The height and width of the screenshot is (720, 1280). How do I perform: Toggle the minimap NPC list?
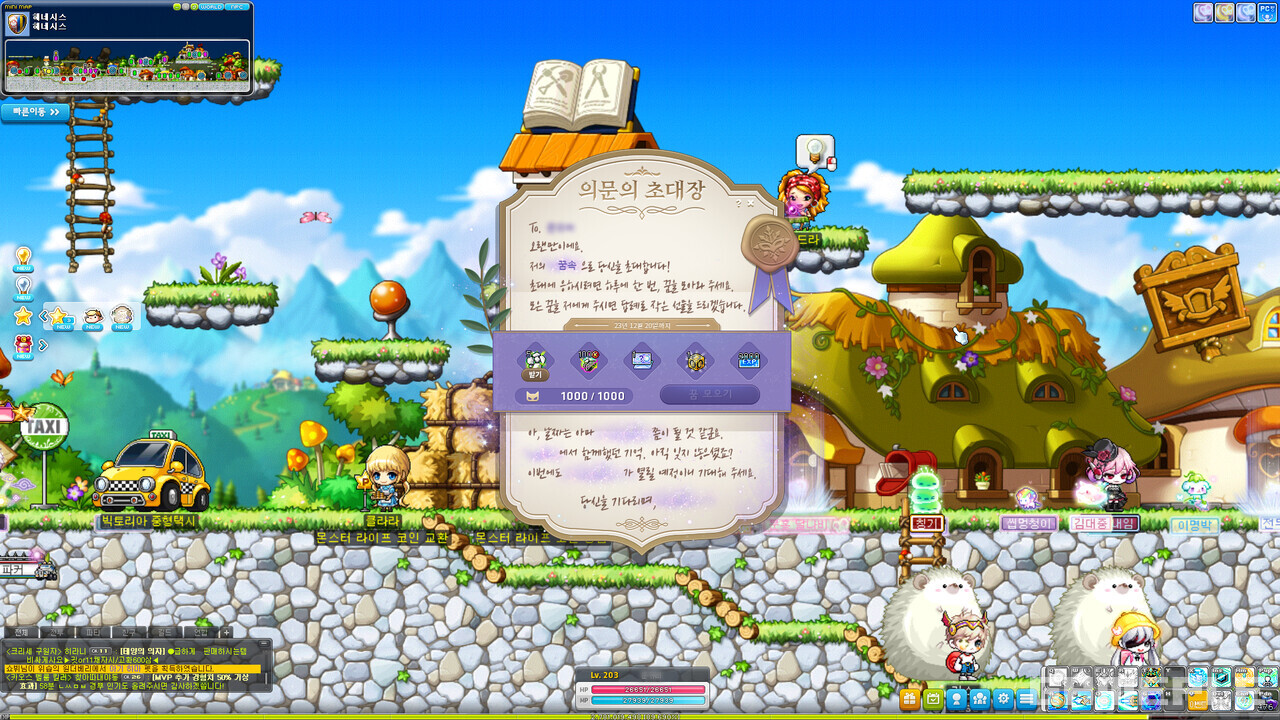(237, 6)
